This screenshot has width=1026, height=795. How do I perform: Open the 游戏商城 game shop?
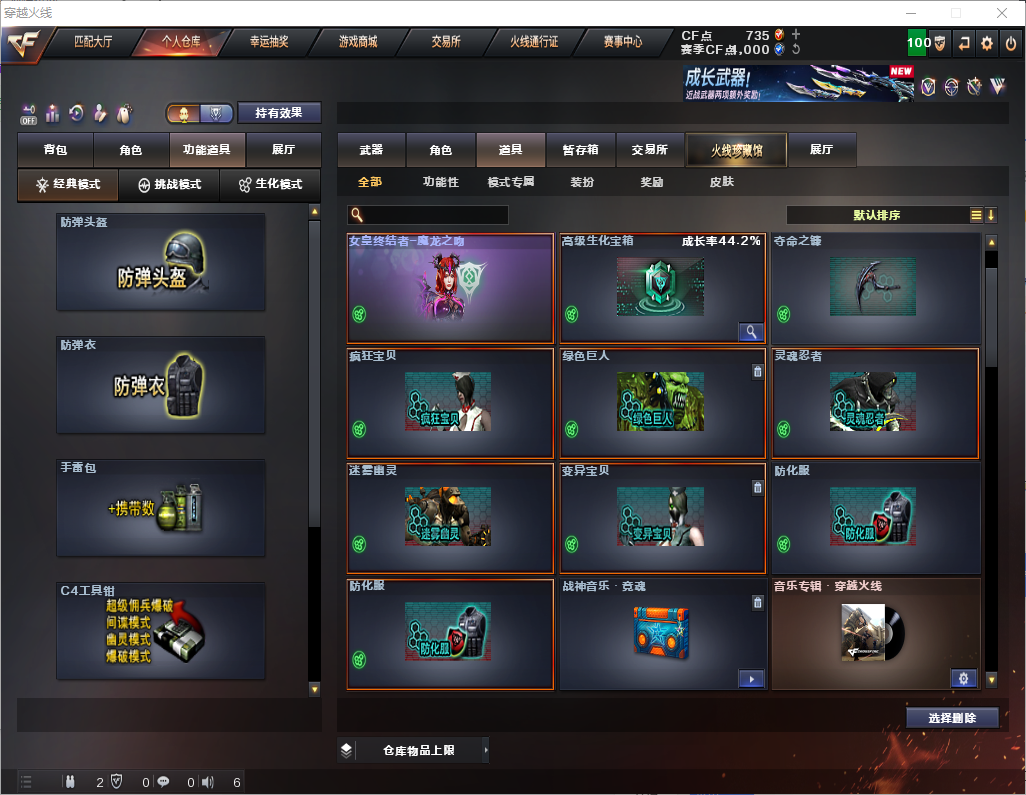(357, 42)
